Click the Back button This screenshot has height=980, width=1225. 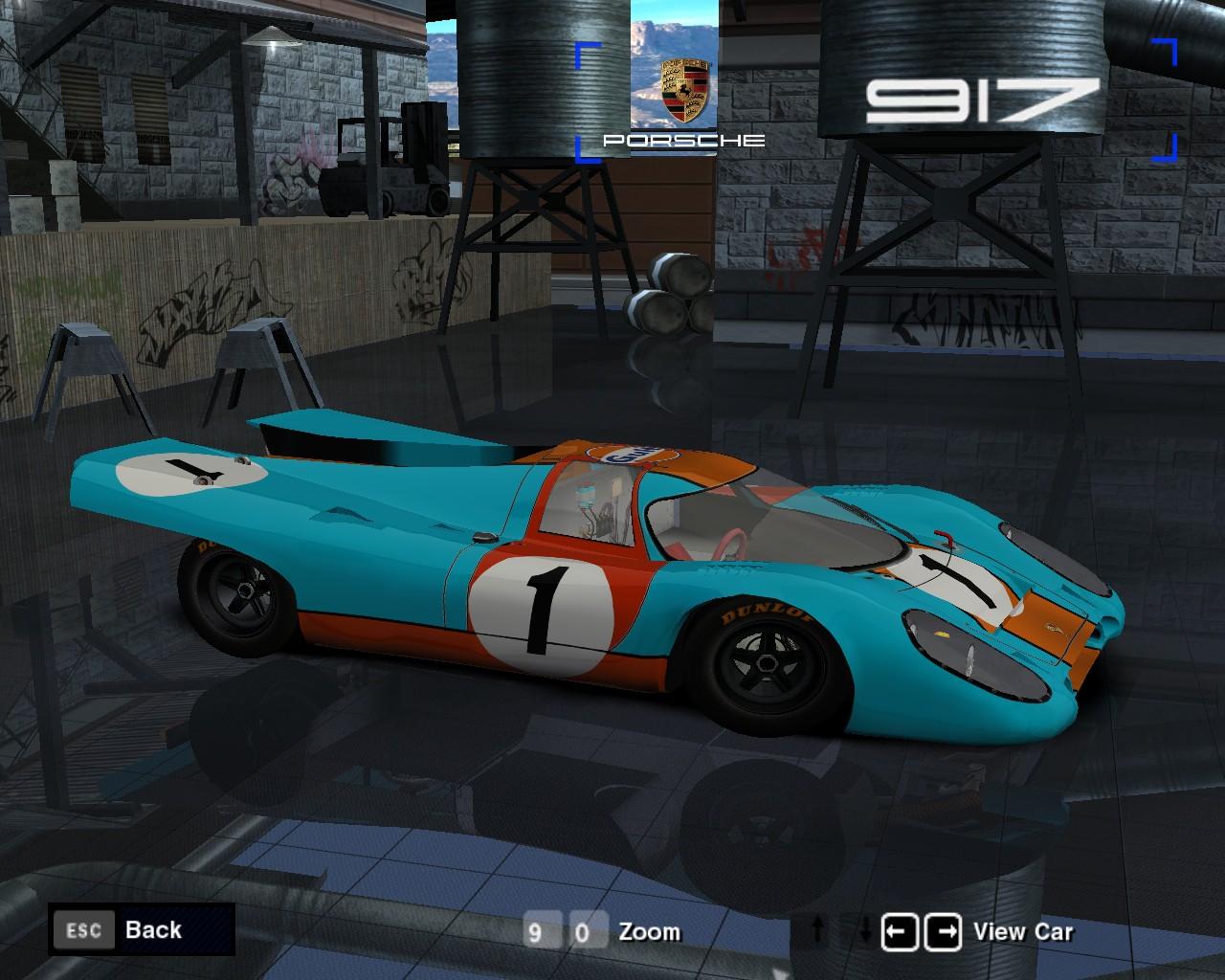142,929
